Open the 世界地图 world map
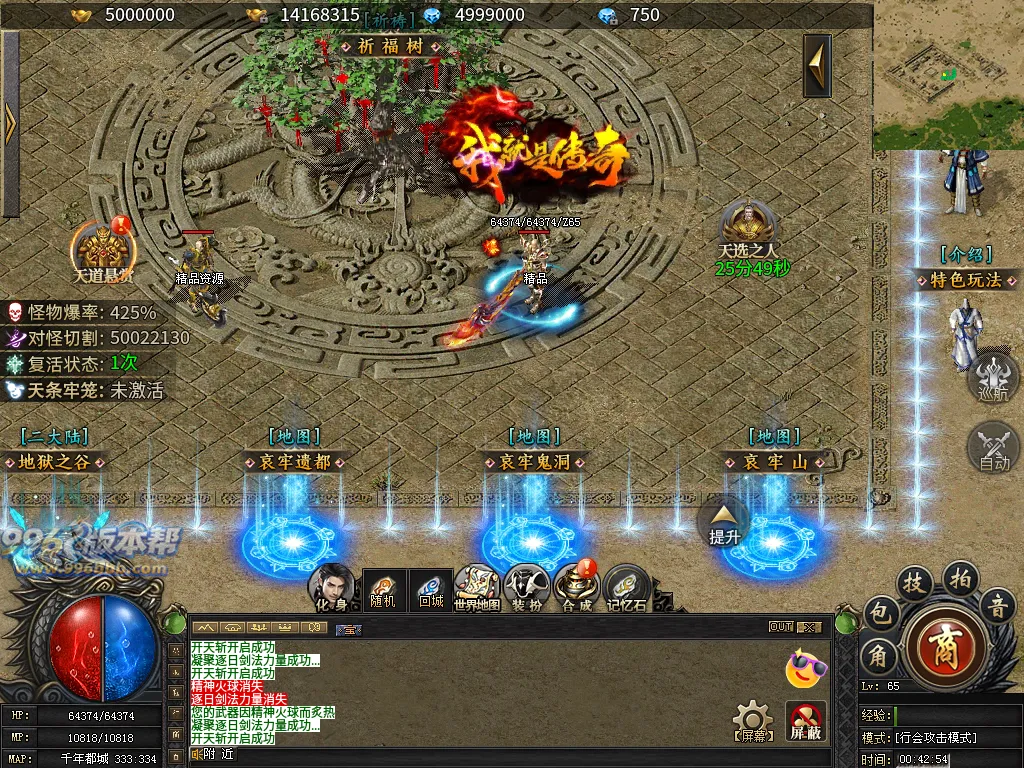This screenshot has height=768, width=1024. [x=476, y=586]
